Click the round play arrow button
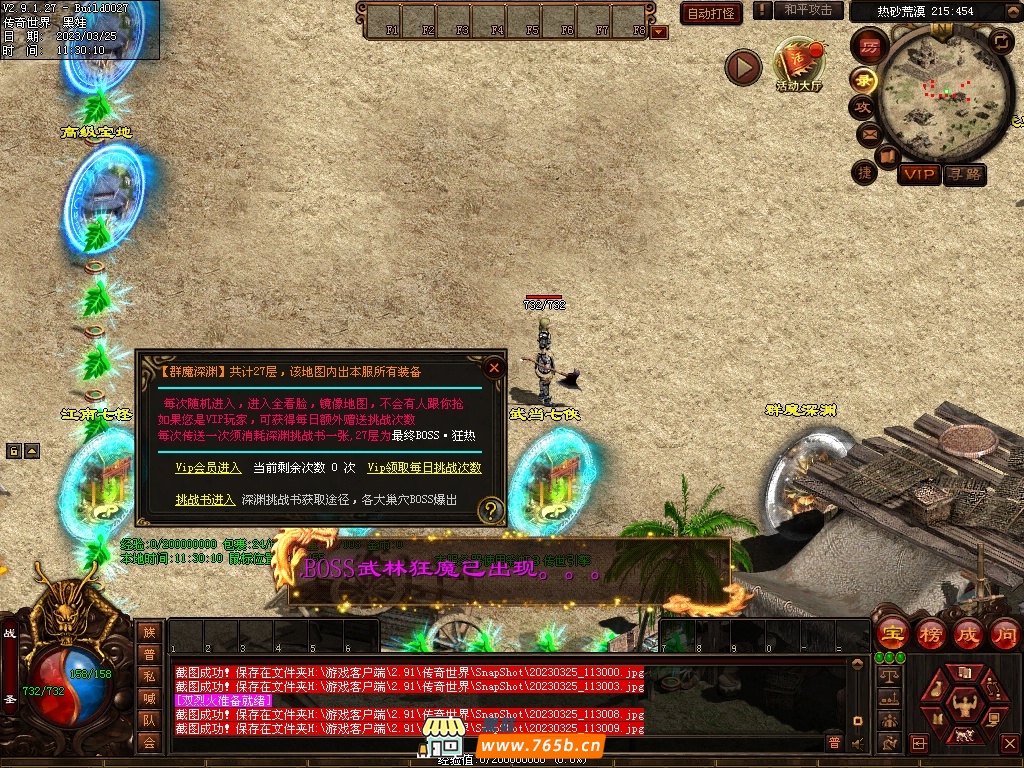1024x768 pixels. pos(743,67)
